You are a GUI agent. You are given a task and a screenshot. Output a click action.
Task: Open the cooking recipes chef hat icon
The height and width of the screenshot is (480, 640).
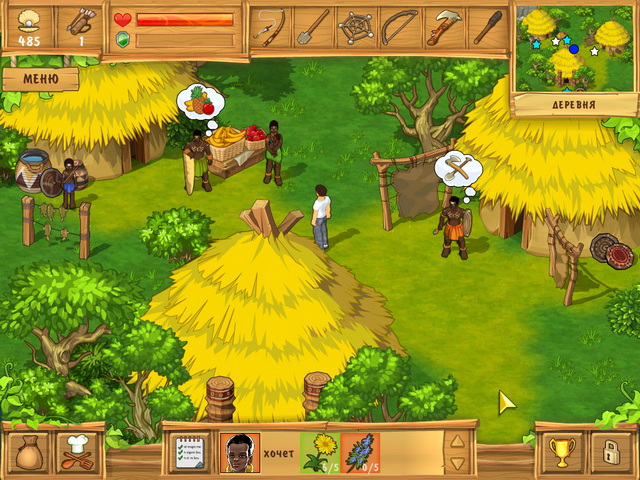[76, 452]
